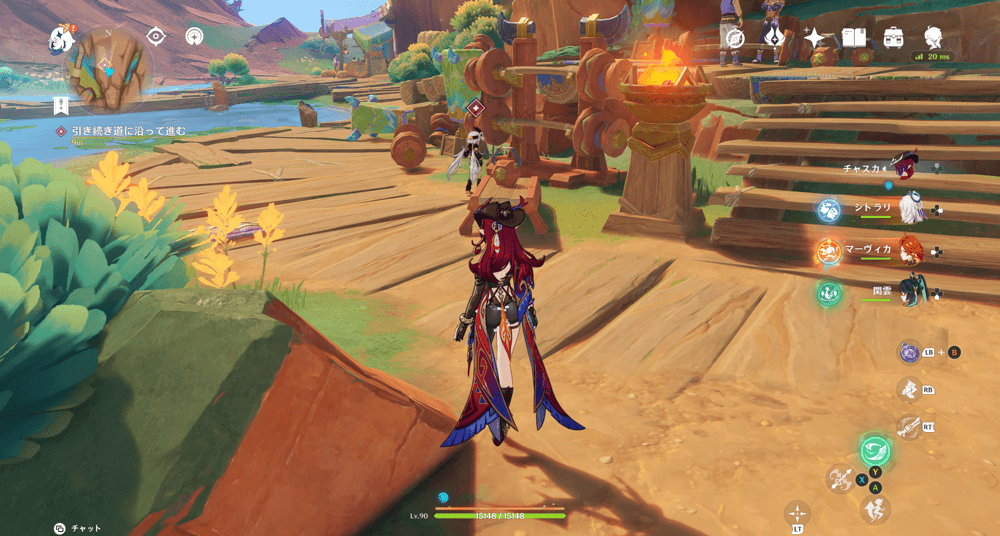The image size is (1000, 536).
Task: Open the compass events icon
Action: pyautogui.click(x=735, y=38)
